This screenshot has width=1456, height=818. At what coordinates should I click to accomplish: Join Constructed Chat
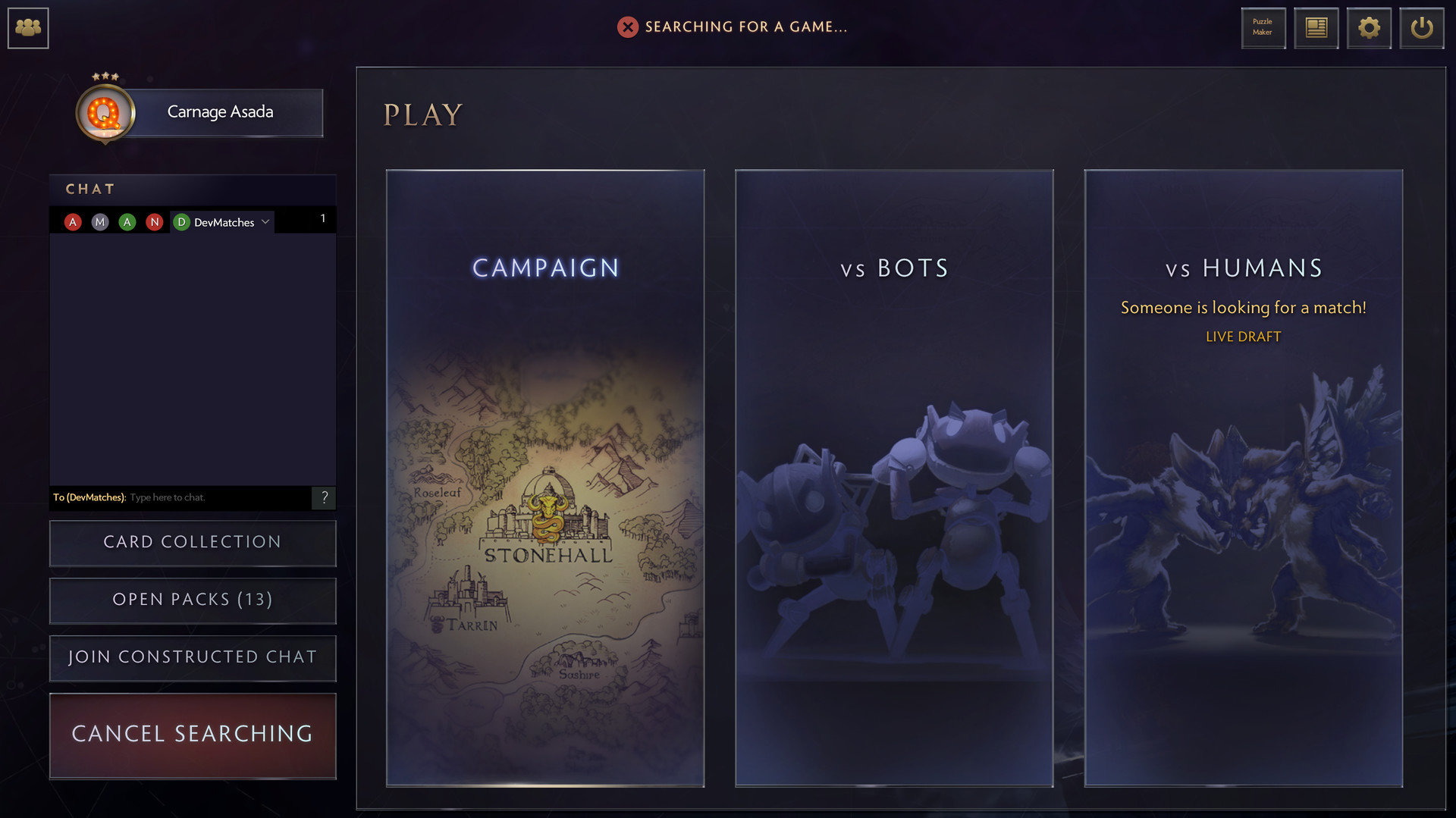[x=192, y=658]
